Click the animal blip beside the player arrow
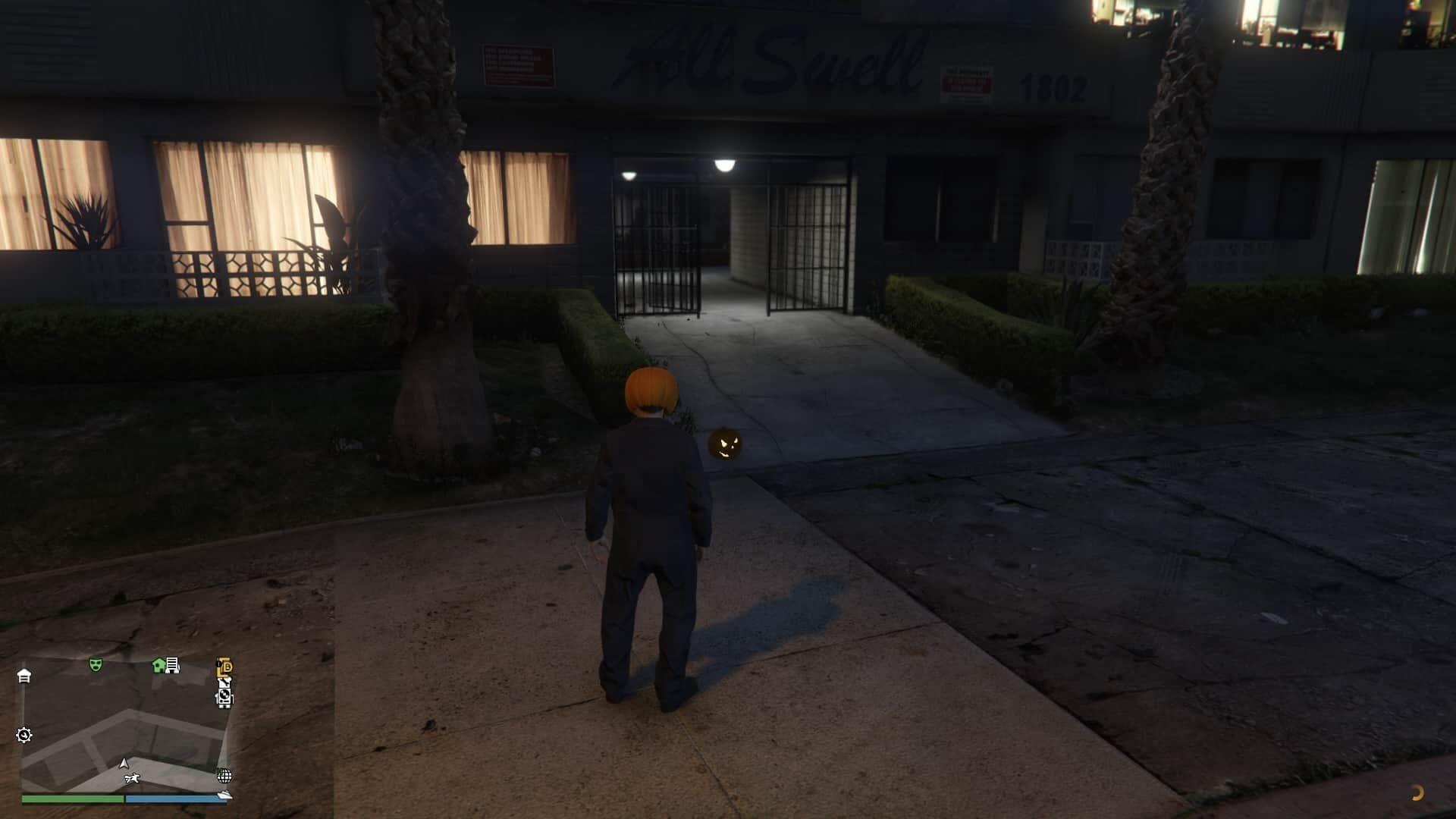 pyautogui.click(x=132, y=778)
